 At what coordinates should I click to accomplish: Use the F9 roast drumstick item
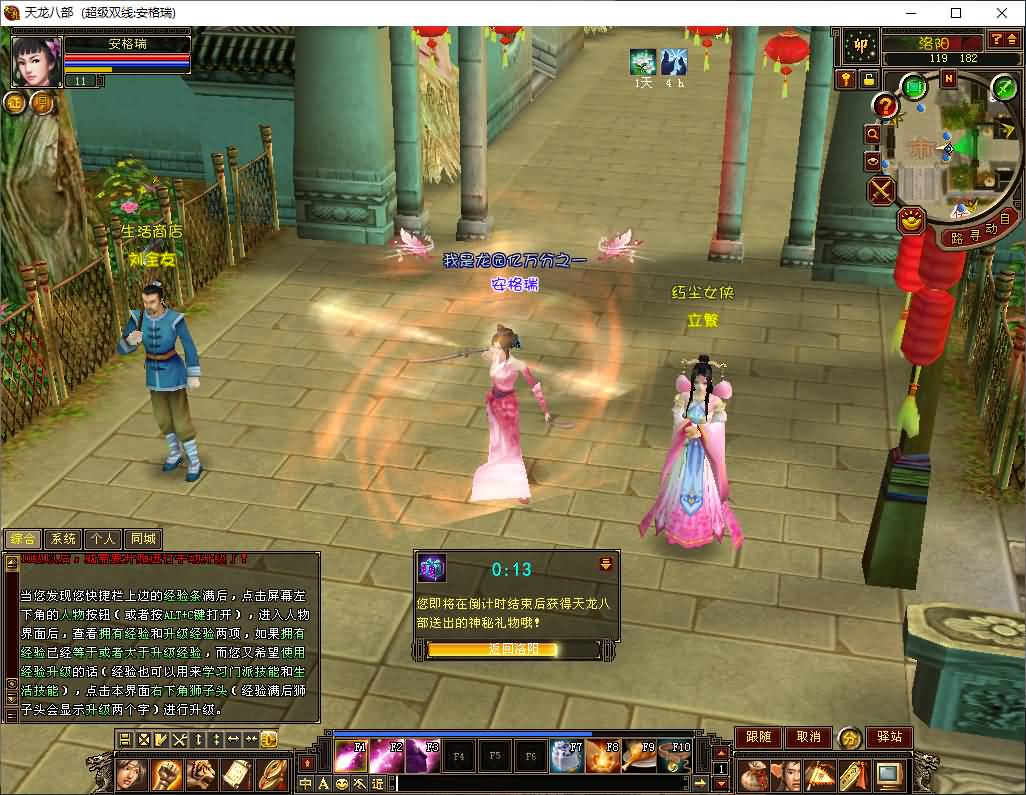639,756
